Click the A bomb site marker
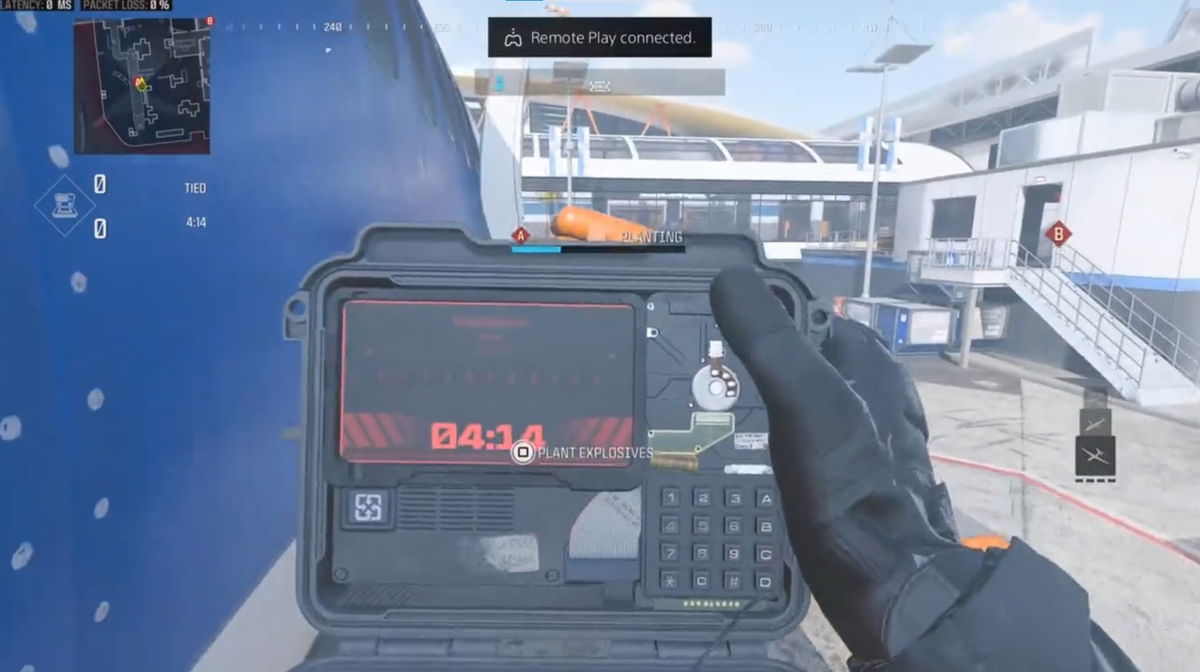 coord(520,236)
